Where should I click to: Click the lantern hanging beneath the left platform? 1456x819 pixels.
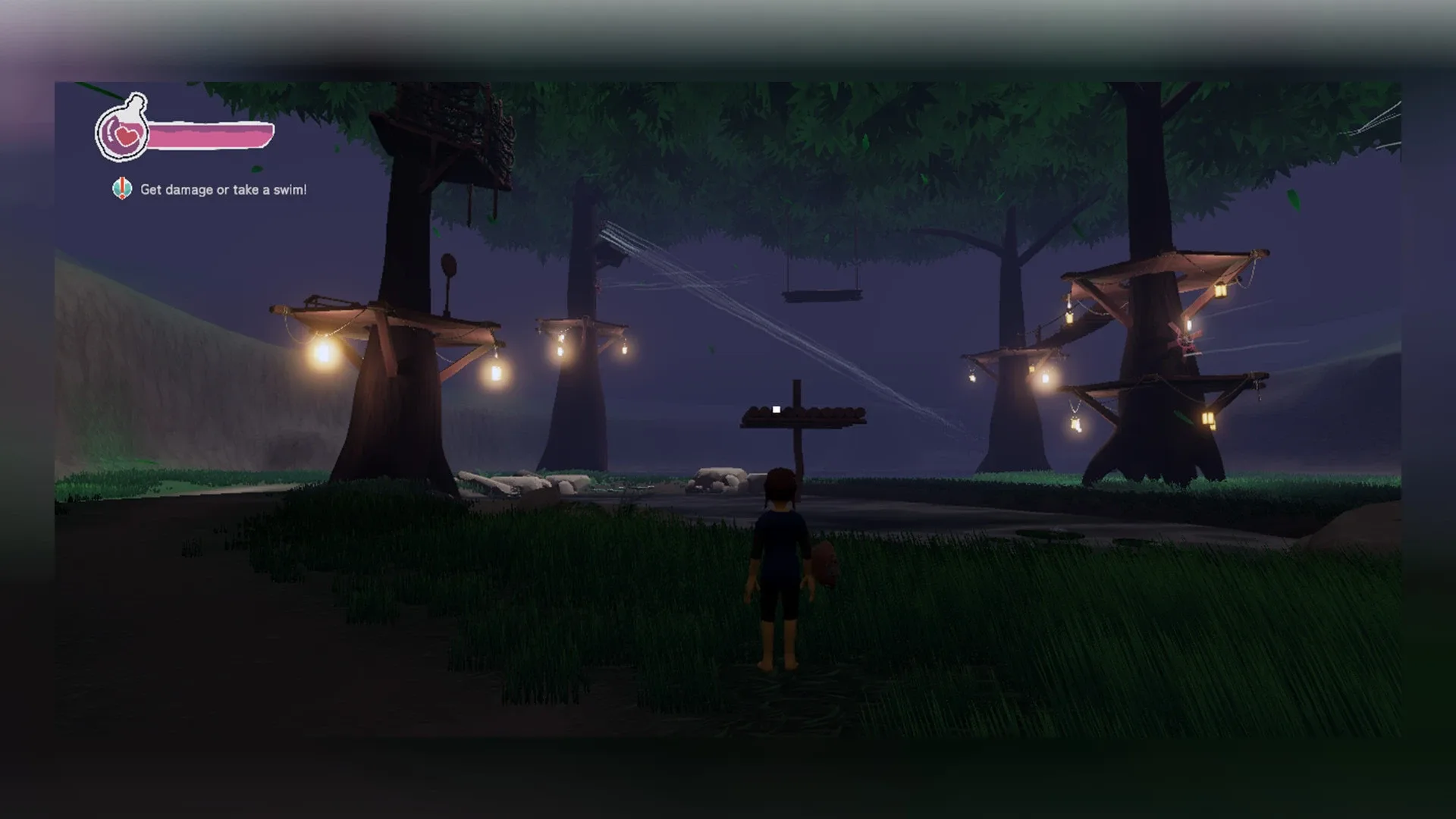click(497, 373)
